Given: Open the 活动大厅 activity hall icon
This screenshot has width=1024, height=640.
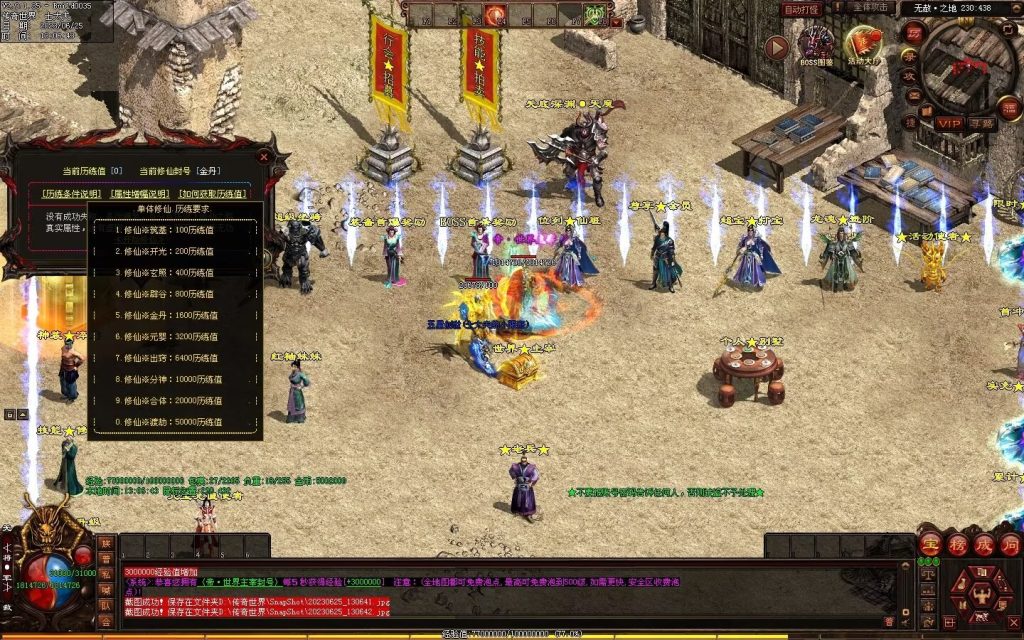Looking at the screenshot, I should coord(863,47).
